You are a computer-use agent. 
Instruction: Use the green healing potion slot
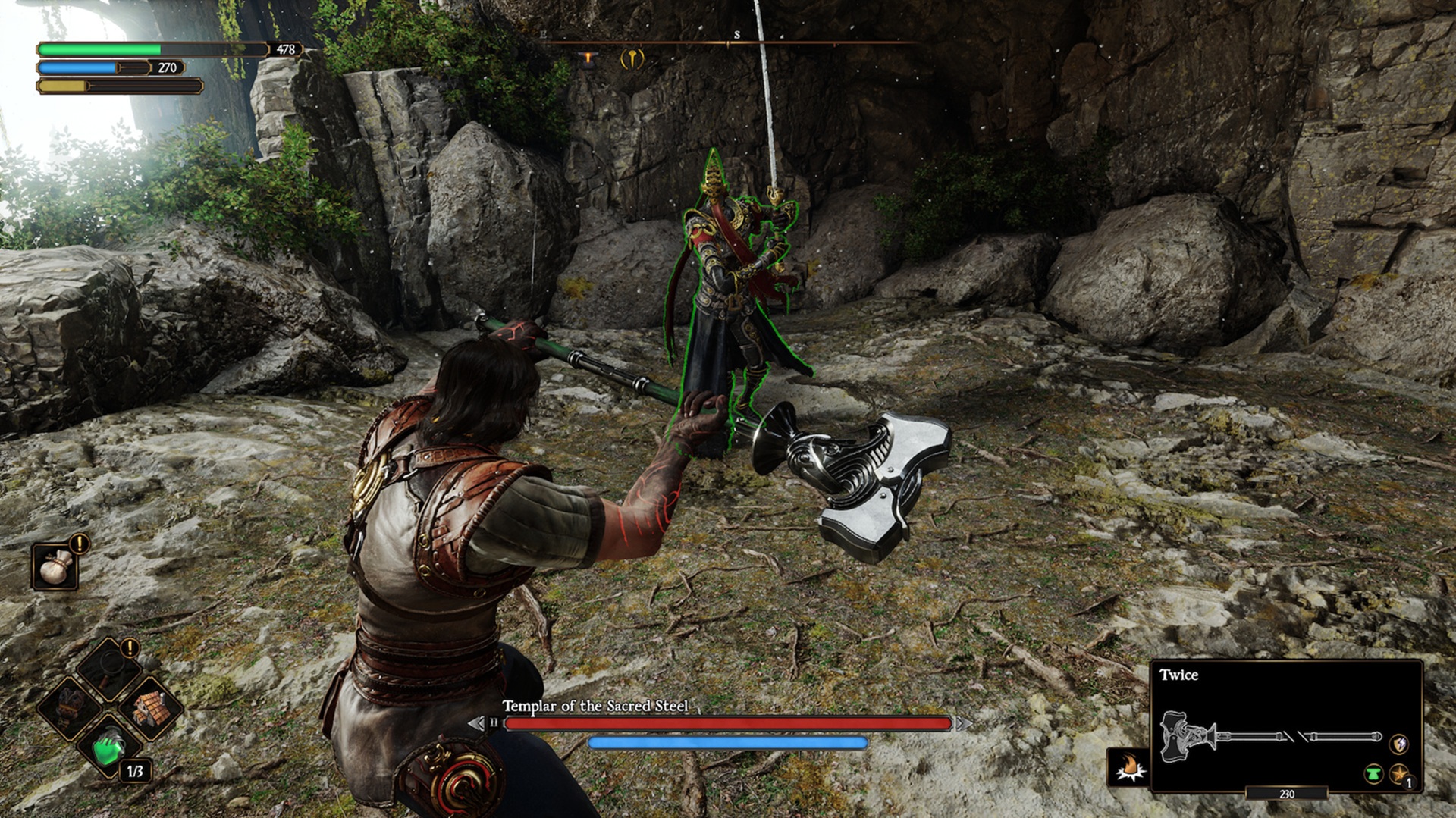pos(110,747)
